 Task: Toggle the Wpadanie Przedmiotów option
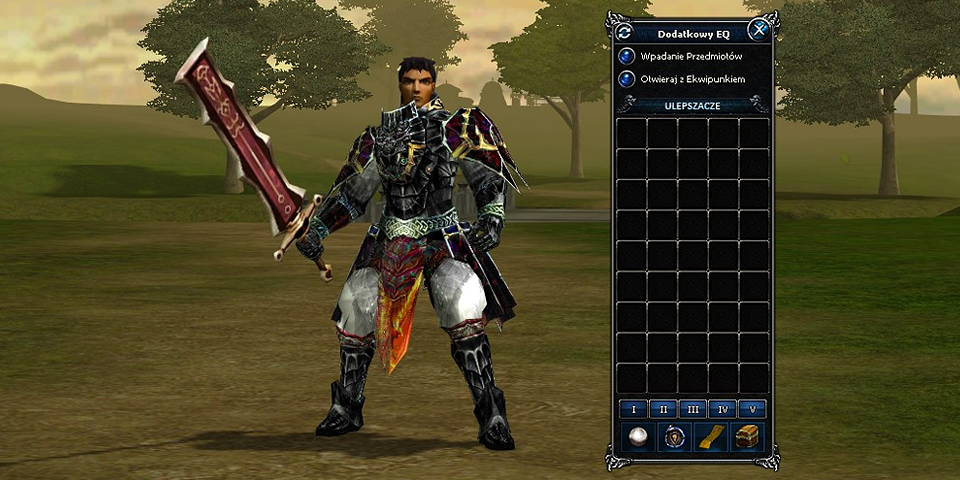(628, 56)
